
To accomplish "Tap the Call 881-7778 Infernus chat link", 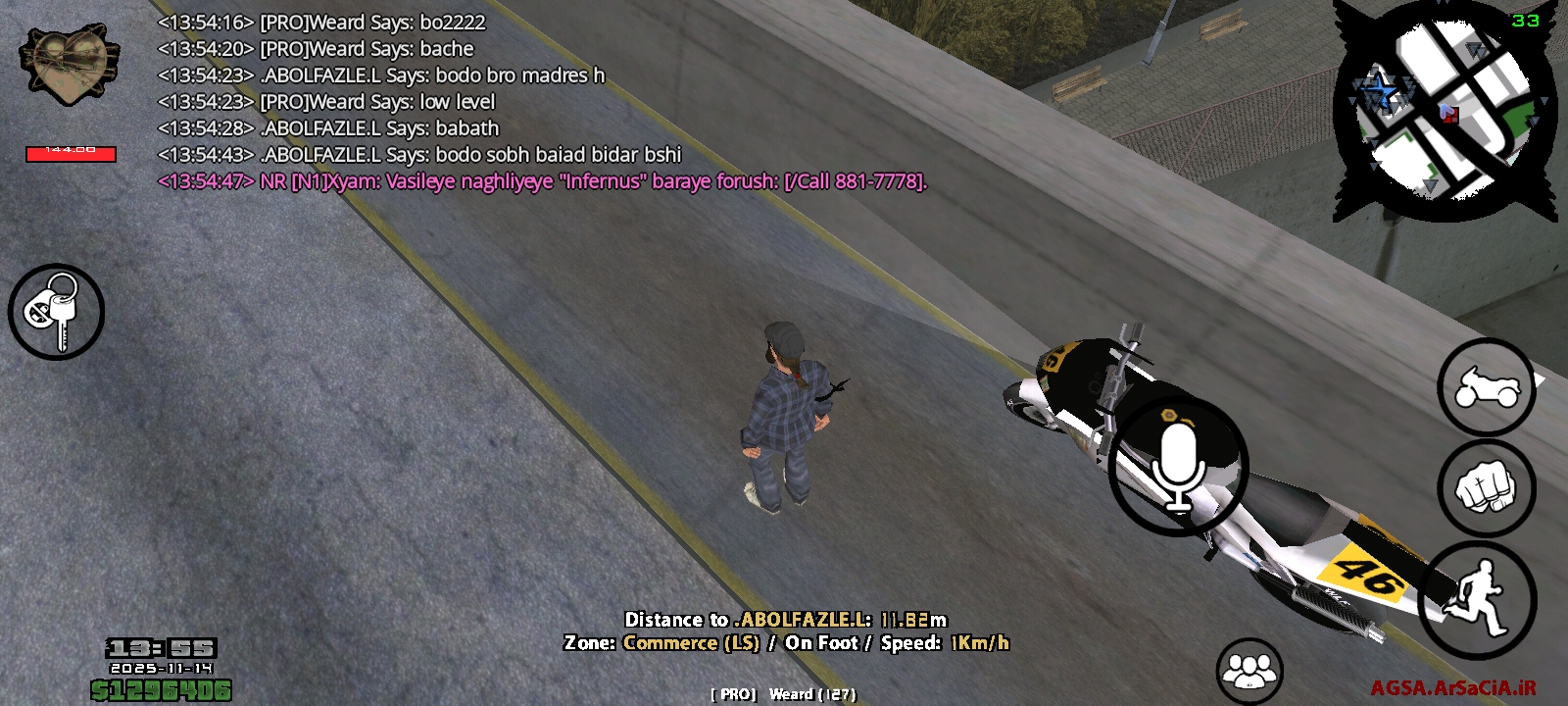I will (x=851, y=181).
